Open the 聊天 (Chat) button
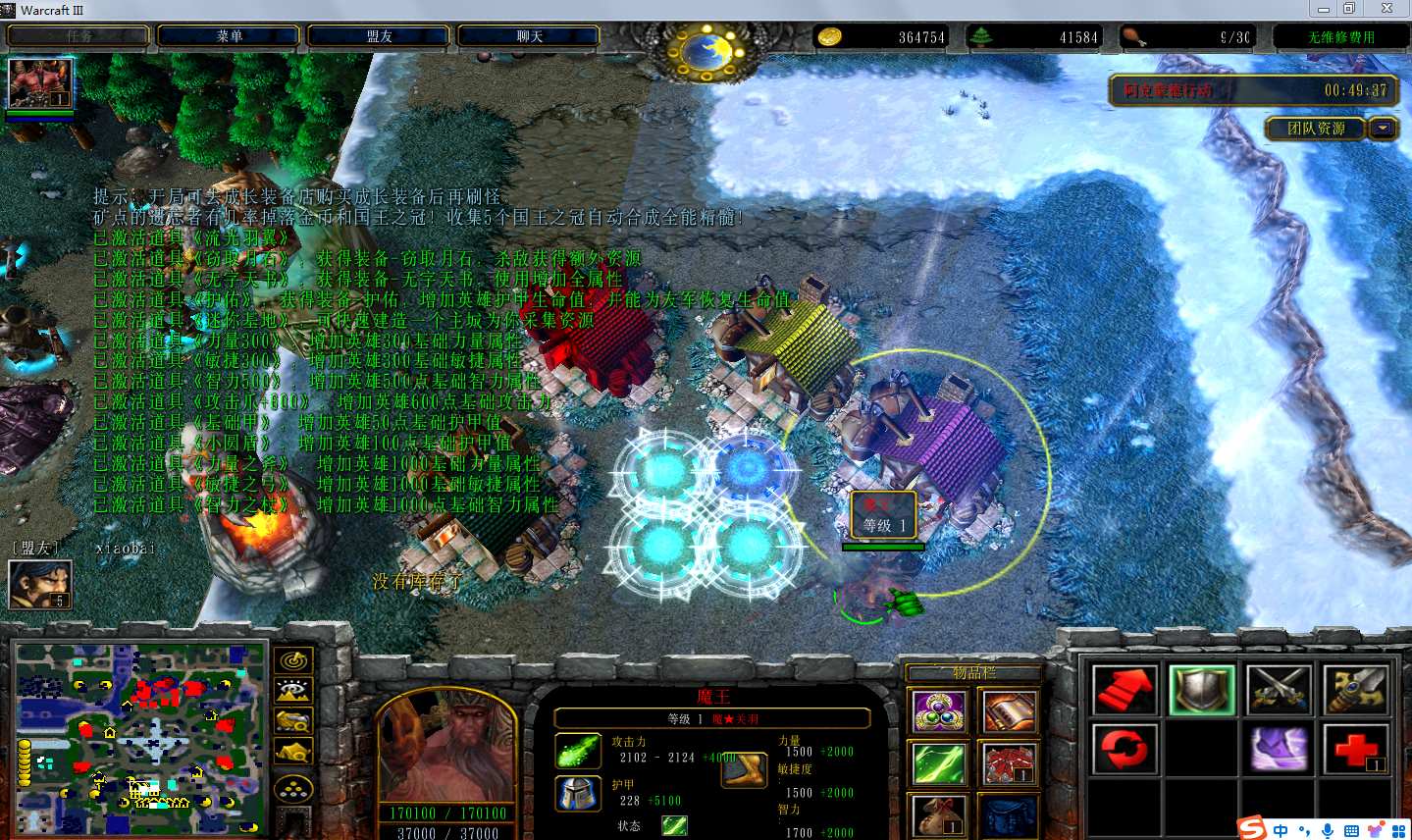Screen dimensions: 1412x840 pos(529,36)
